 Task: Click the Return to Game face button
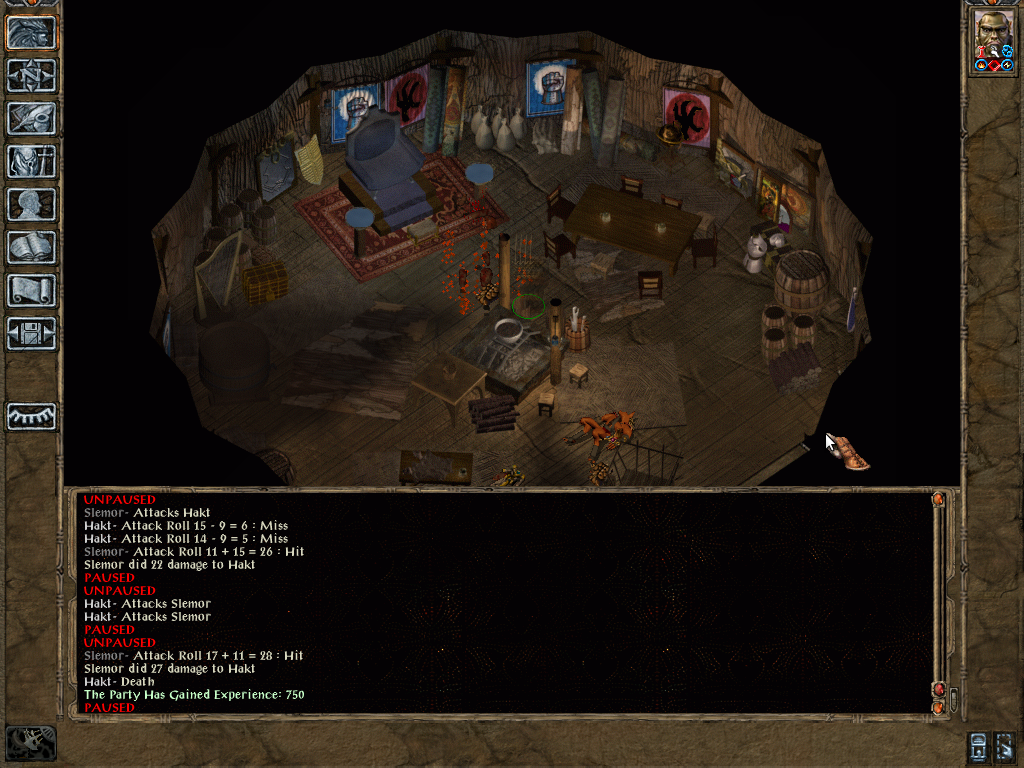(x=32, y=32)
